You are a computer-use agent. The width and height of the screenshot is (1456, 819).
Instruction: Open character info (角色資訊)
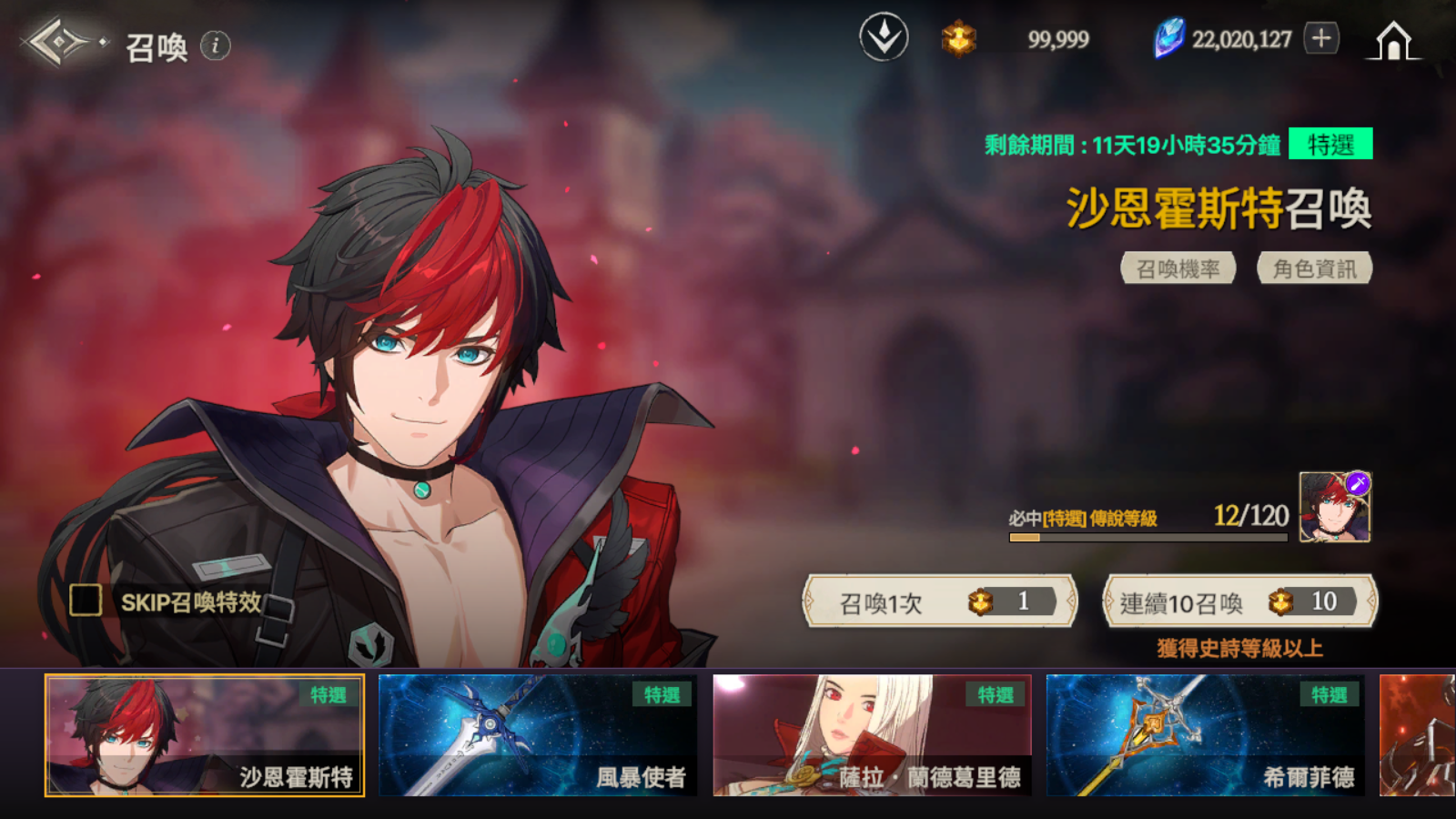tap(1314, 268)
